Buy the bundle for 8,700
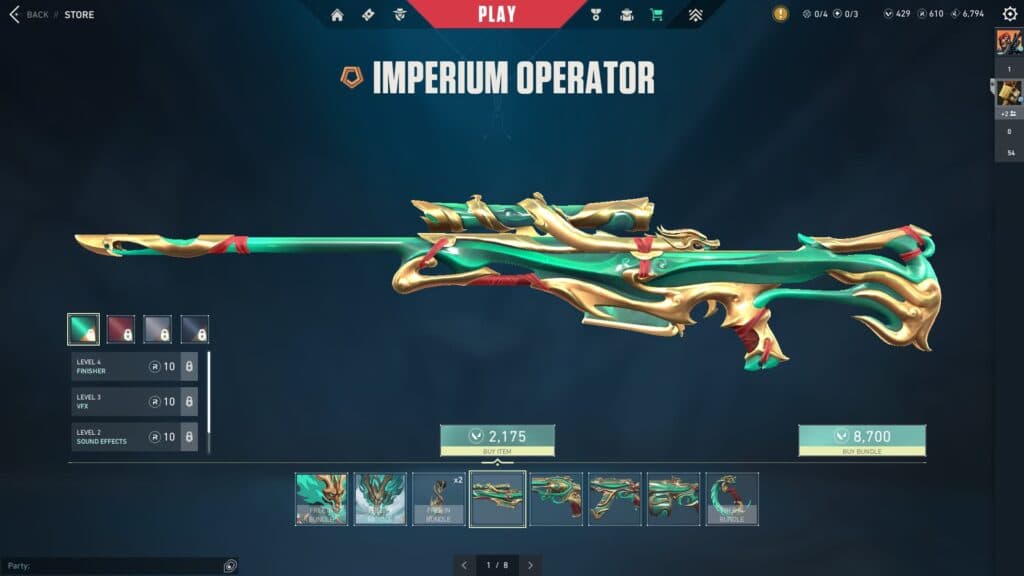The height and width of the screenshot is (576, 1024). click(861, 437)
